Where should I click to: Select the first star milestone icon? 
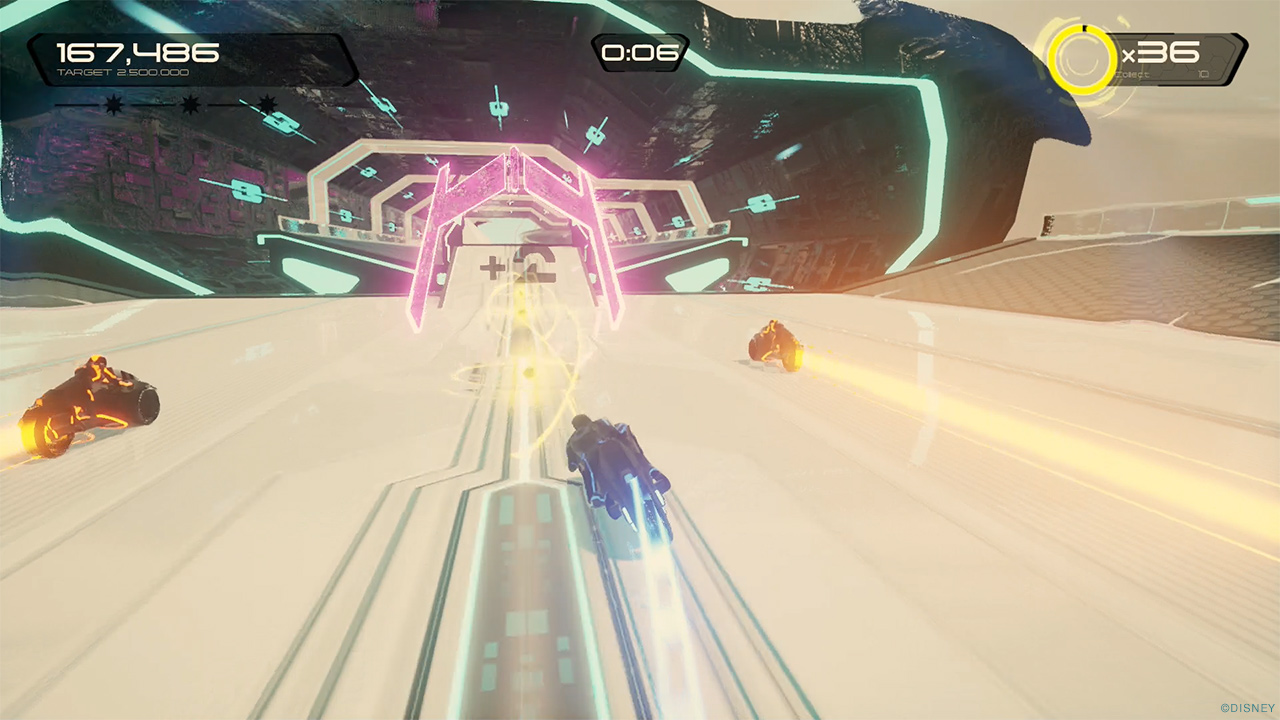113,104
